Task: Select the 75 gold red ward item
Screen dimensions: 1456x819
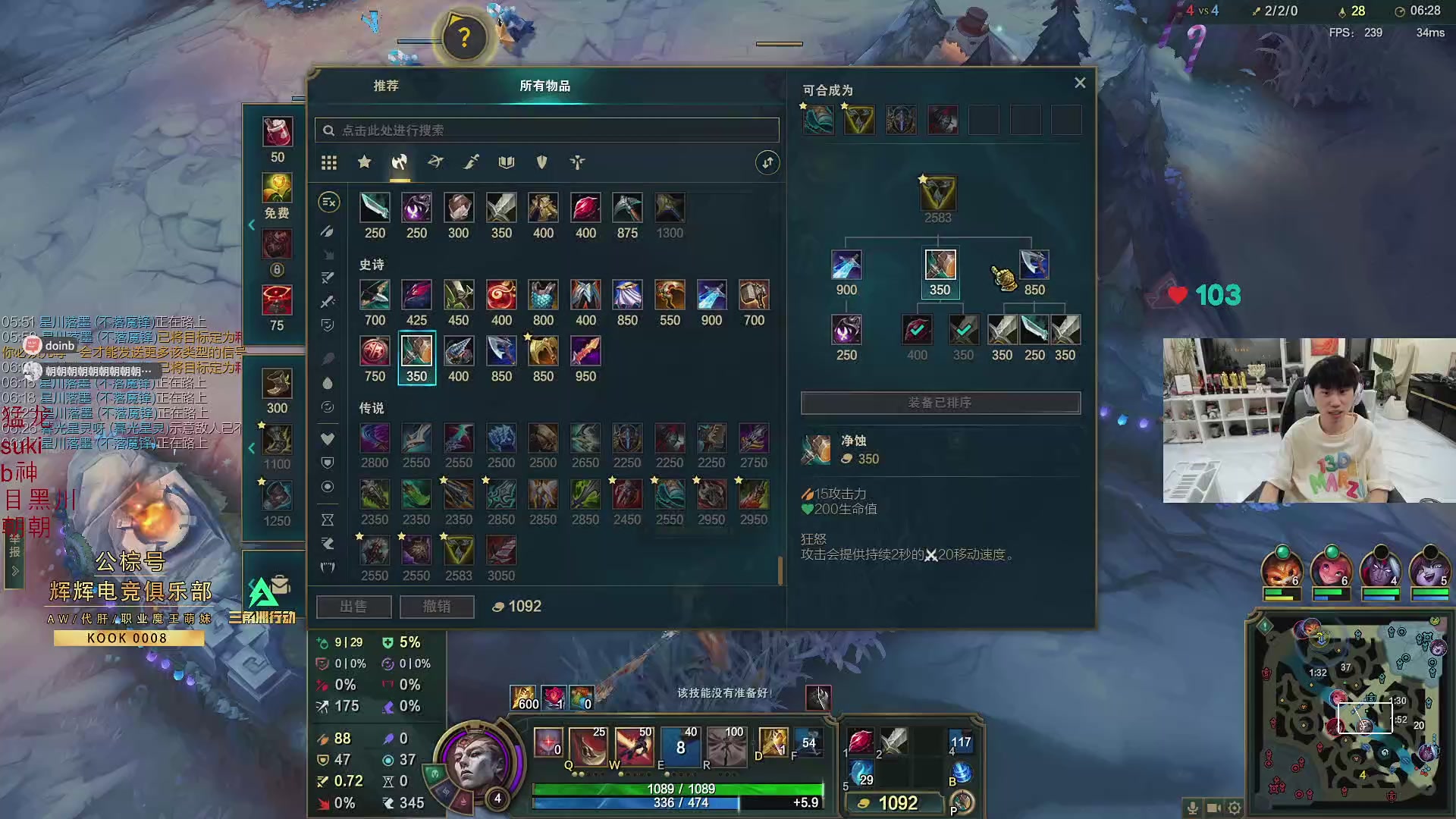Action: pos(277,300)
